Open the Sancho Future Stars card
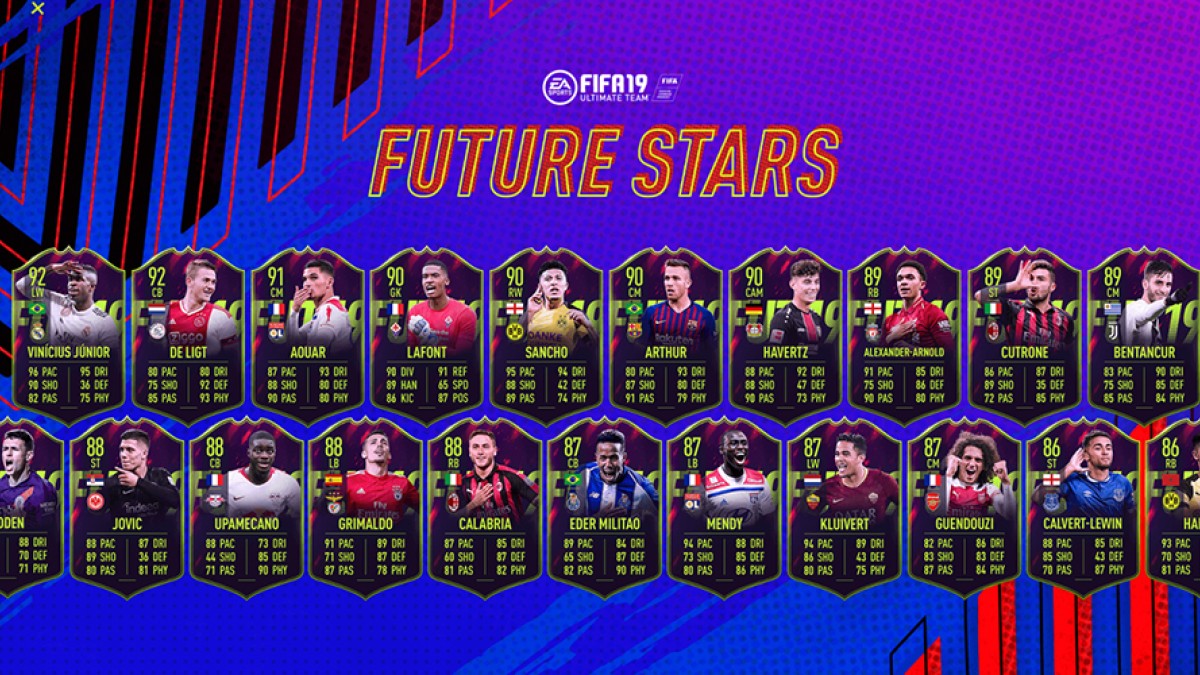1200x675 pixels. 546,335
